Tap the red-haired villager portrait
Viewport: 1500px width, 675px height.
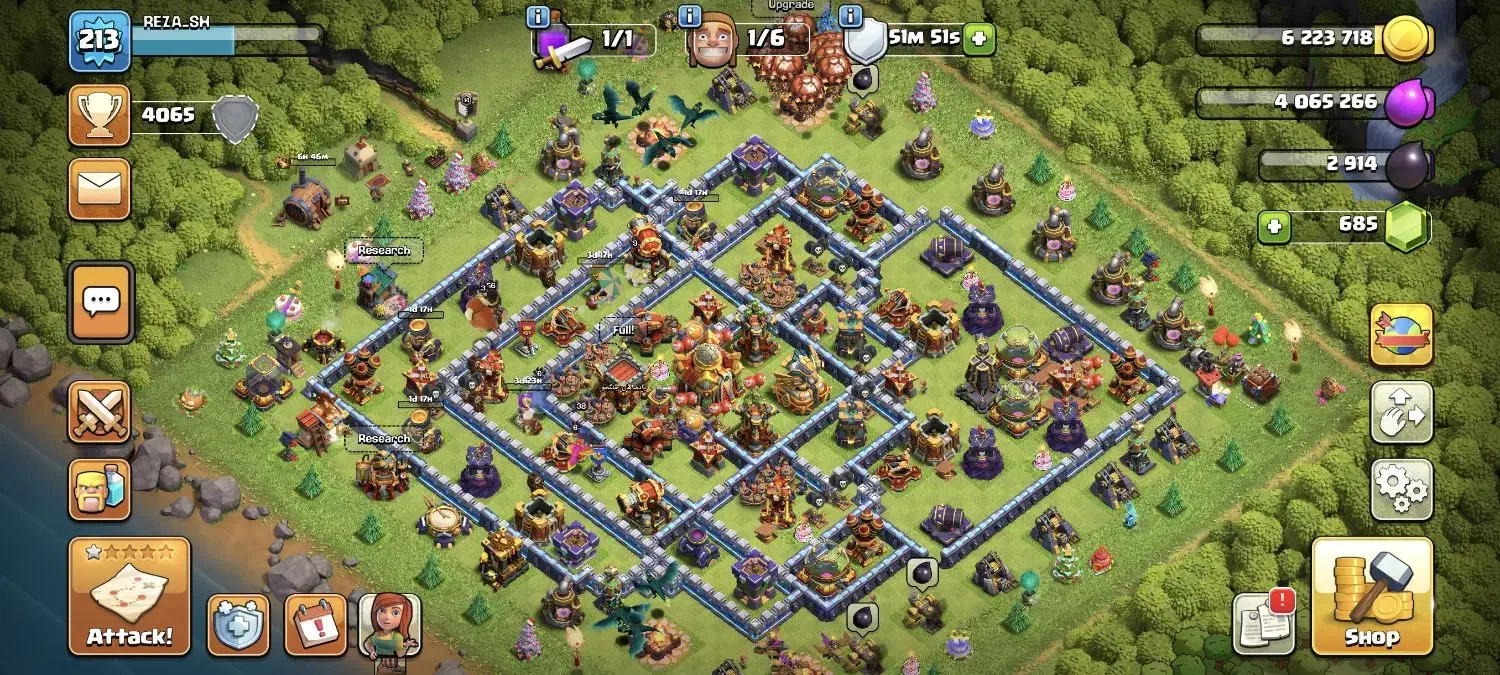click(x=390, y=625)
